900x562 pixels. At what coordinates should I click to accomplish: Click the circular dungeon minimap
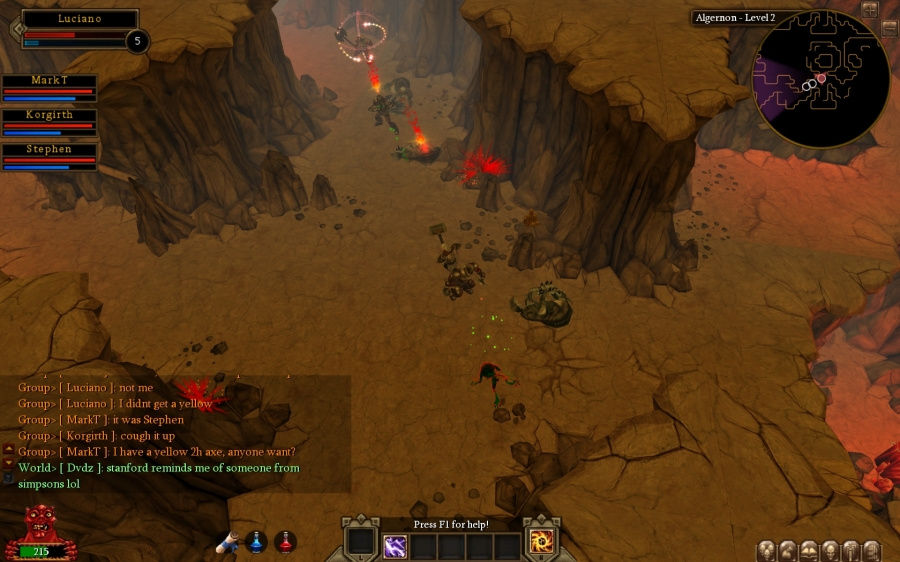tap(820, 84)
